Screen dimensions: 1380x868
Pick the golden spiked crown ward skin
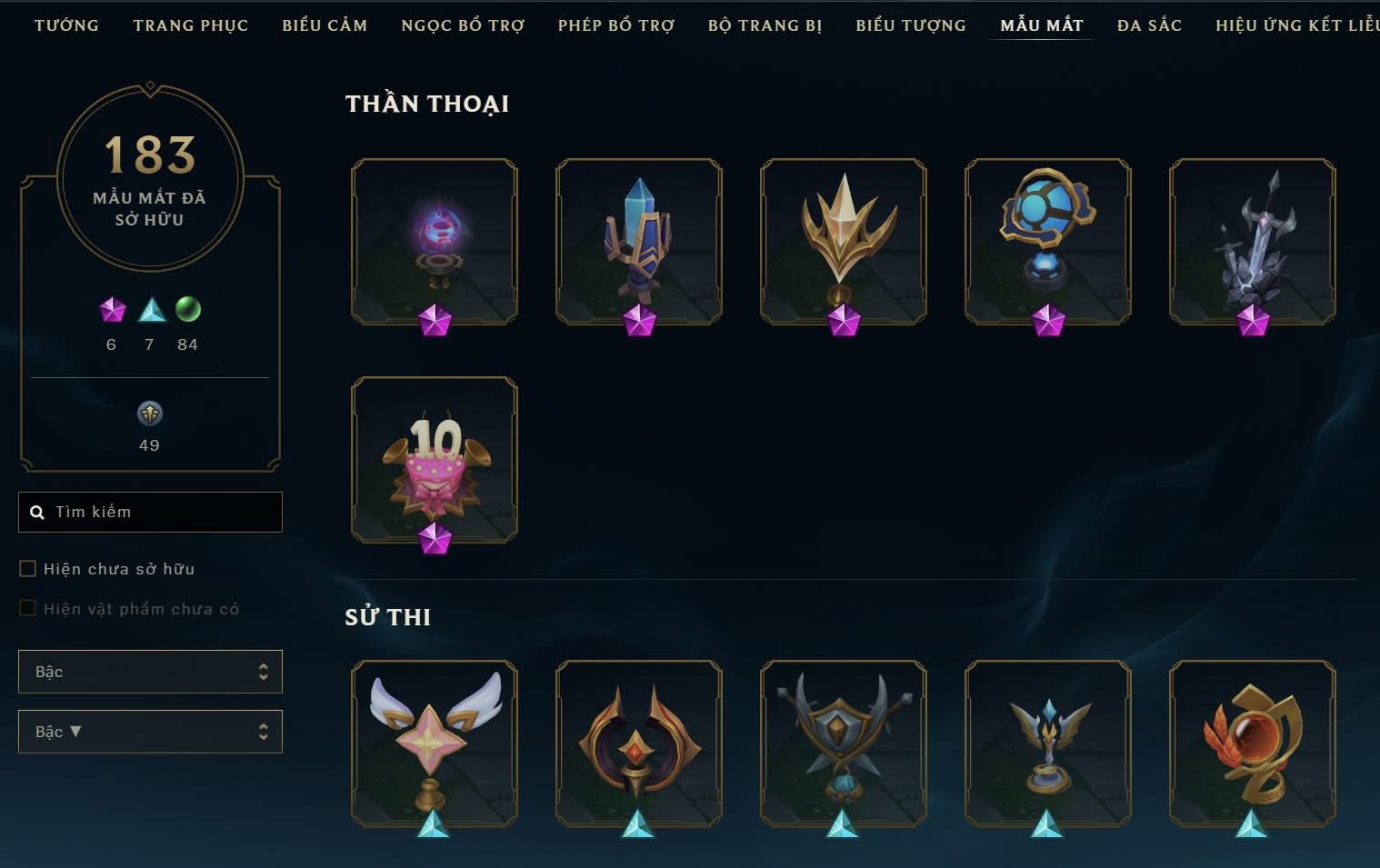[x=844, y=242]
